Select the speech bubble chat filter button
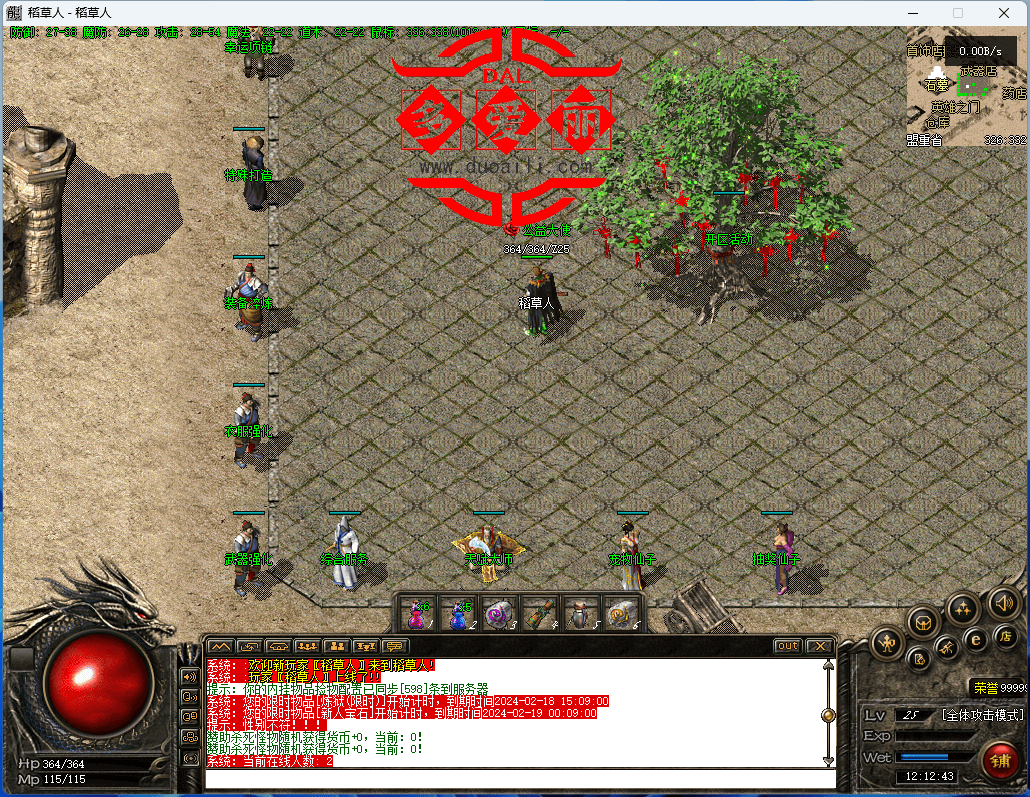1030x797 pixels. pyautogui.click(x=396, y=646)
